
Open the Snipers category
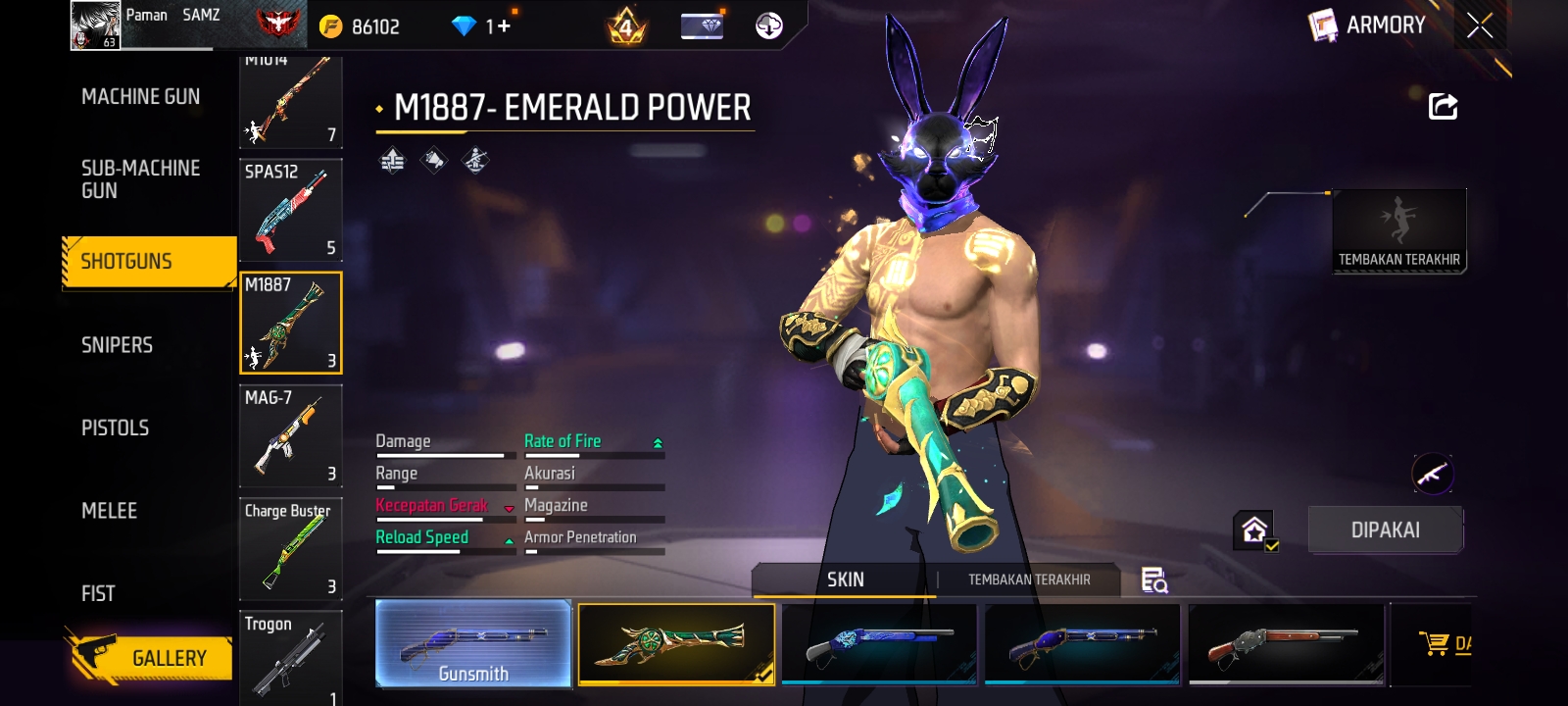point(117,345)
